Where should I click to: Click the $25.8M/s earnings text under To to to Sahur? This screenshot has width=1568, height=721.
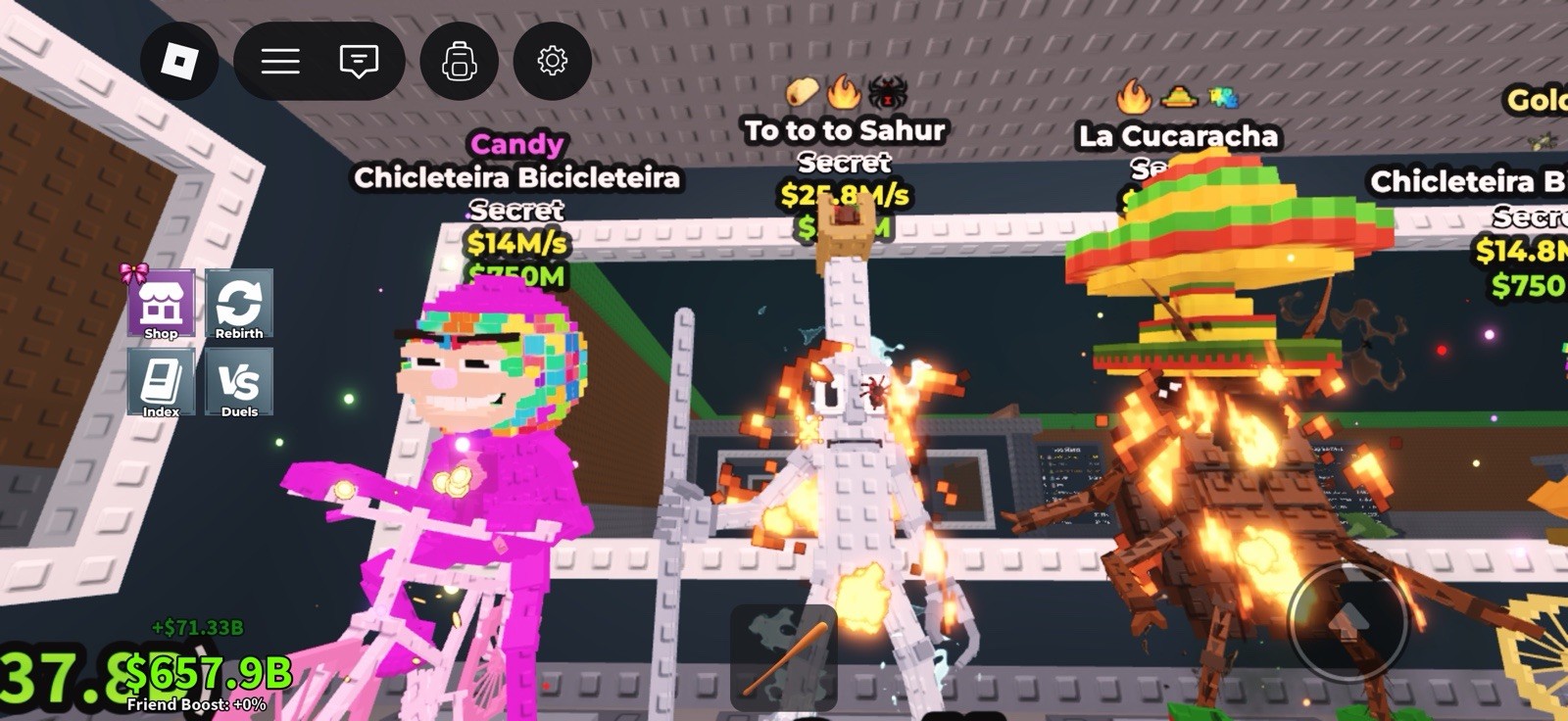point(845,194)
